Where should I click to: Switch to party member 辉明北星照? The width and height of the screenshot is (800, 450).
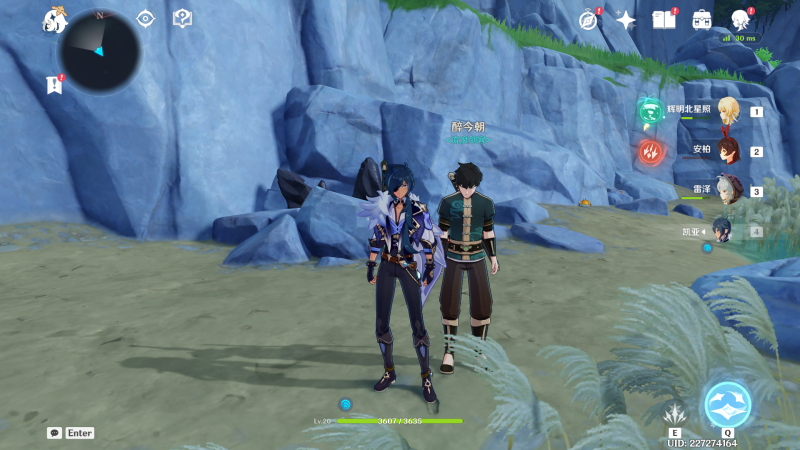tap(727, 111)
